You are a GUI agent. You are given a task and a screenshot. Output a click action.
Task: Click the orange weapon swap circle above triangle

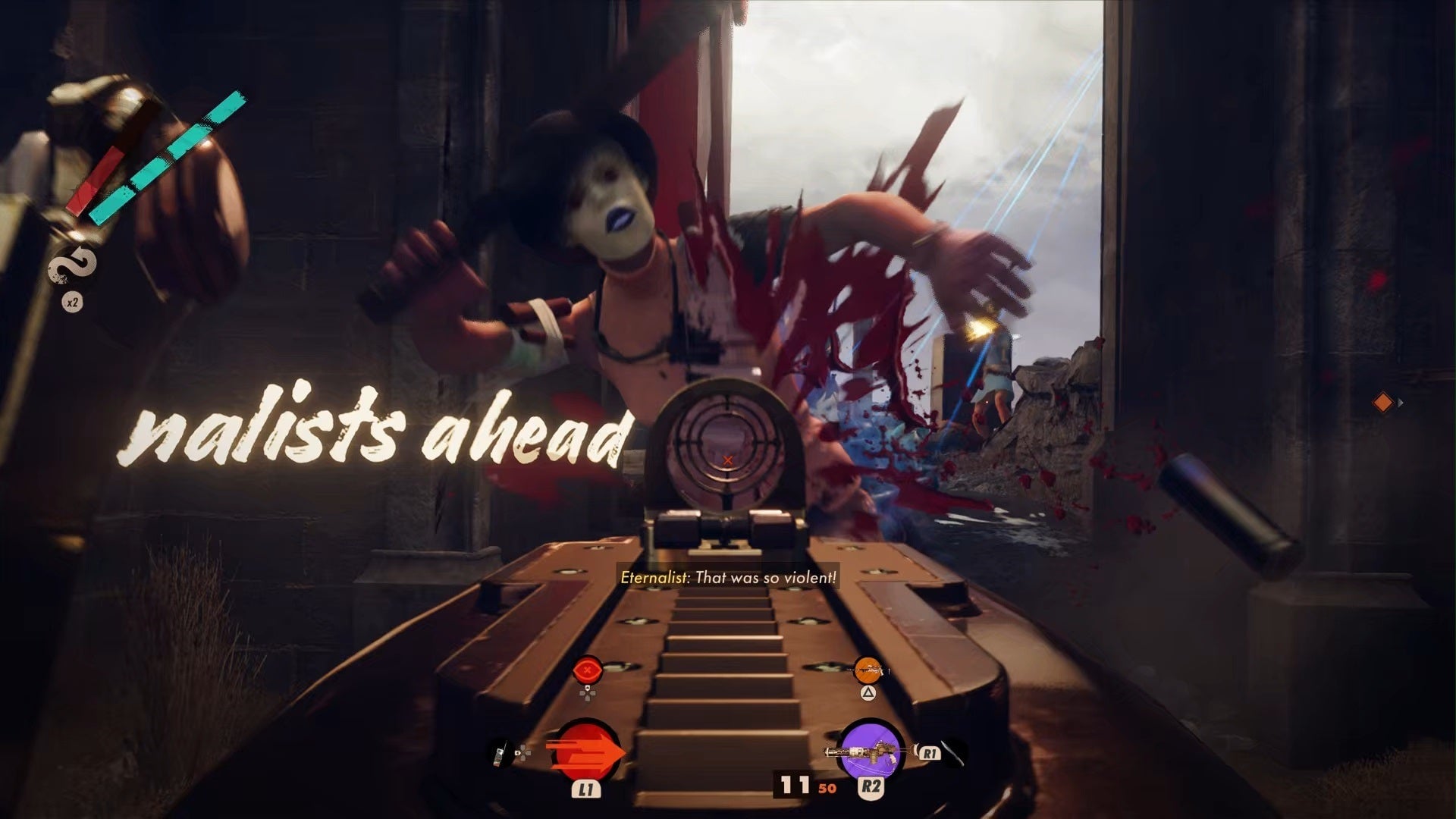(867, 671)
